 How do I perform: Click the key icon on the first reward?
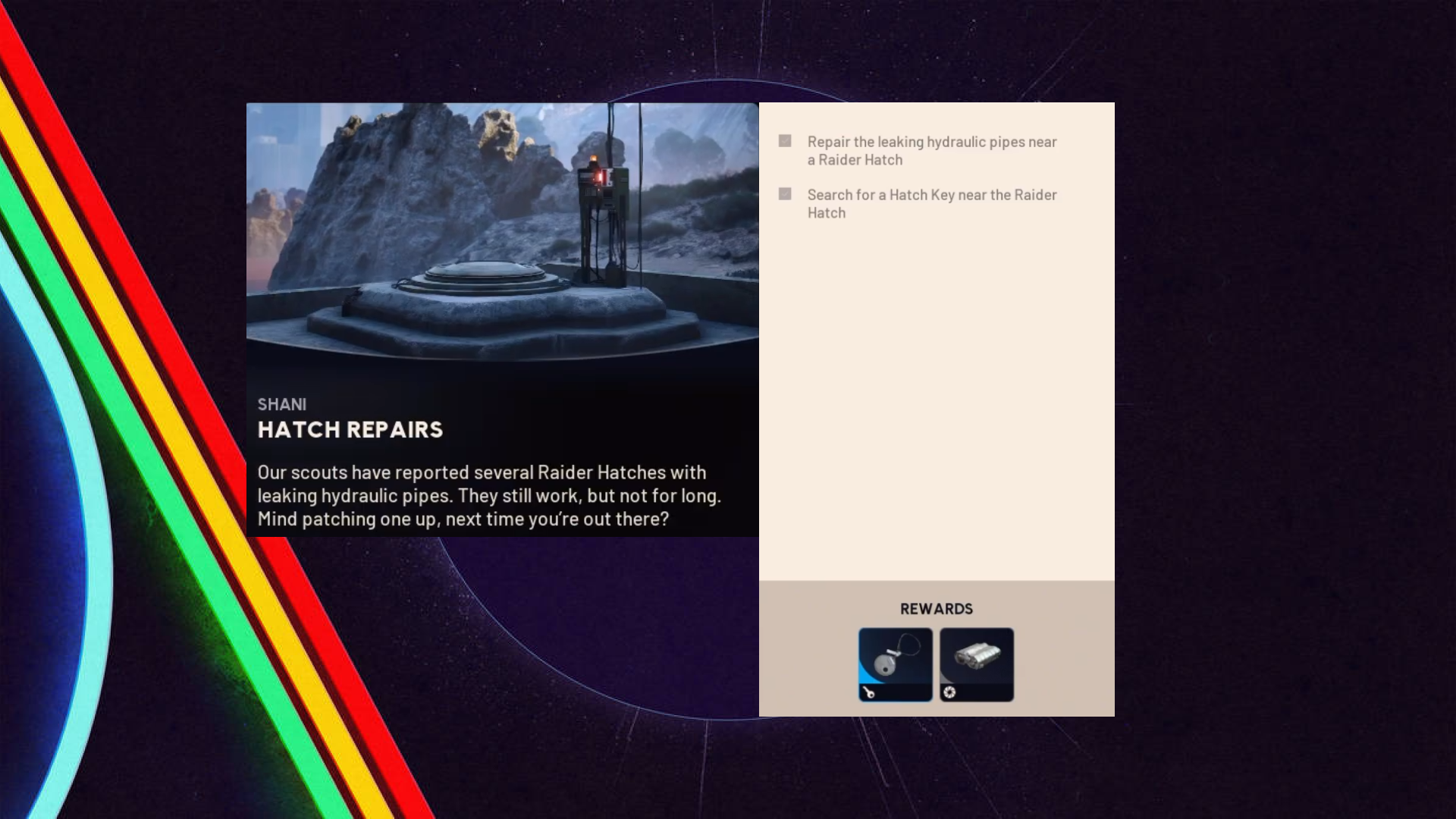point(870,692)
